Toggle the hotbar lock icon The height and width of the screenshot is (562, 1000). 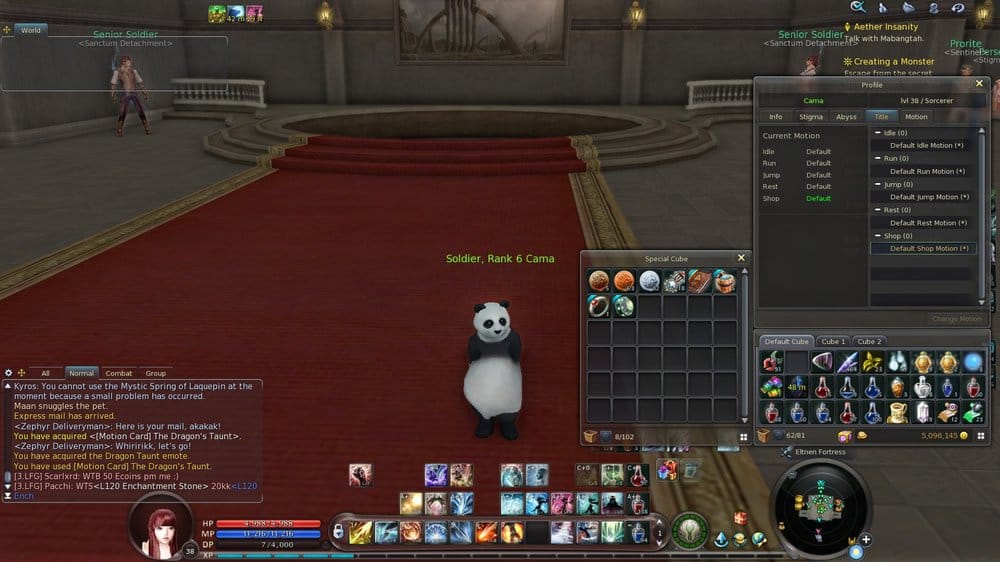pos(338,531)
